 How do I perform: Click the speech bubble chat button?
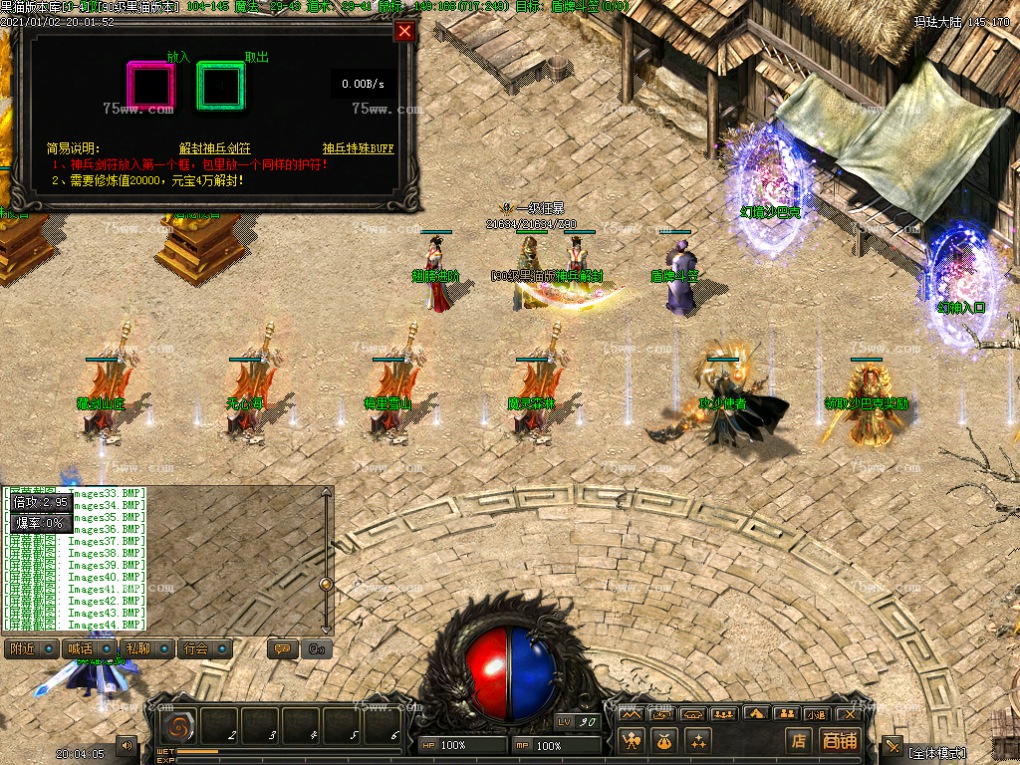coord(281,648)
